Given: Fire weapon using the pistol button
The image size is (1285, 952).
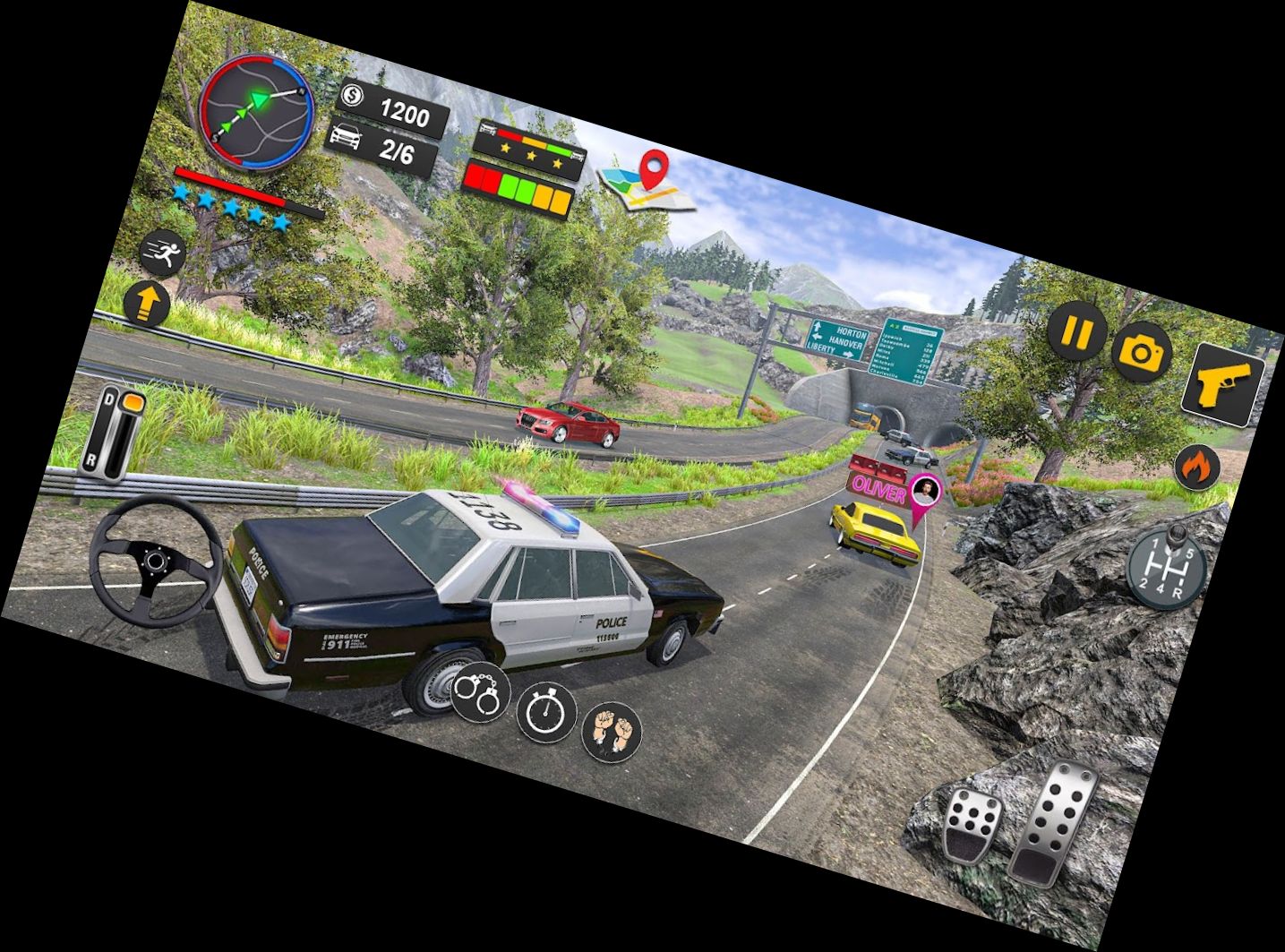Looking at the screenshot, I should (1222, 384).
